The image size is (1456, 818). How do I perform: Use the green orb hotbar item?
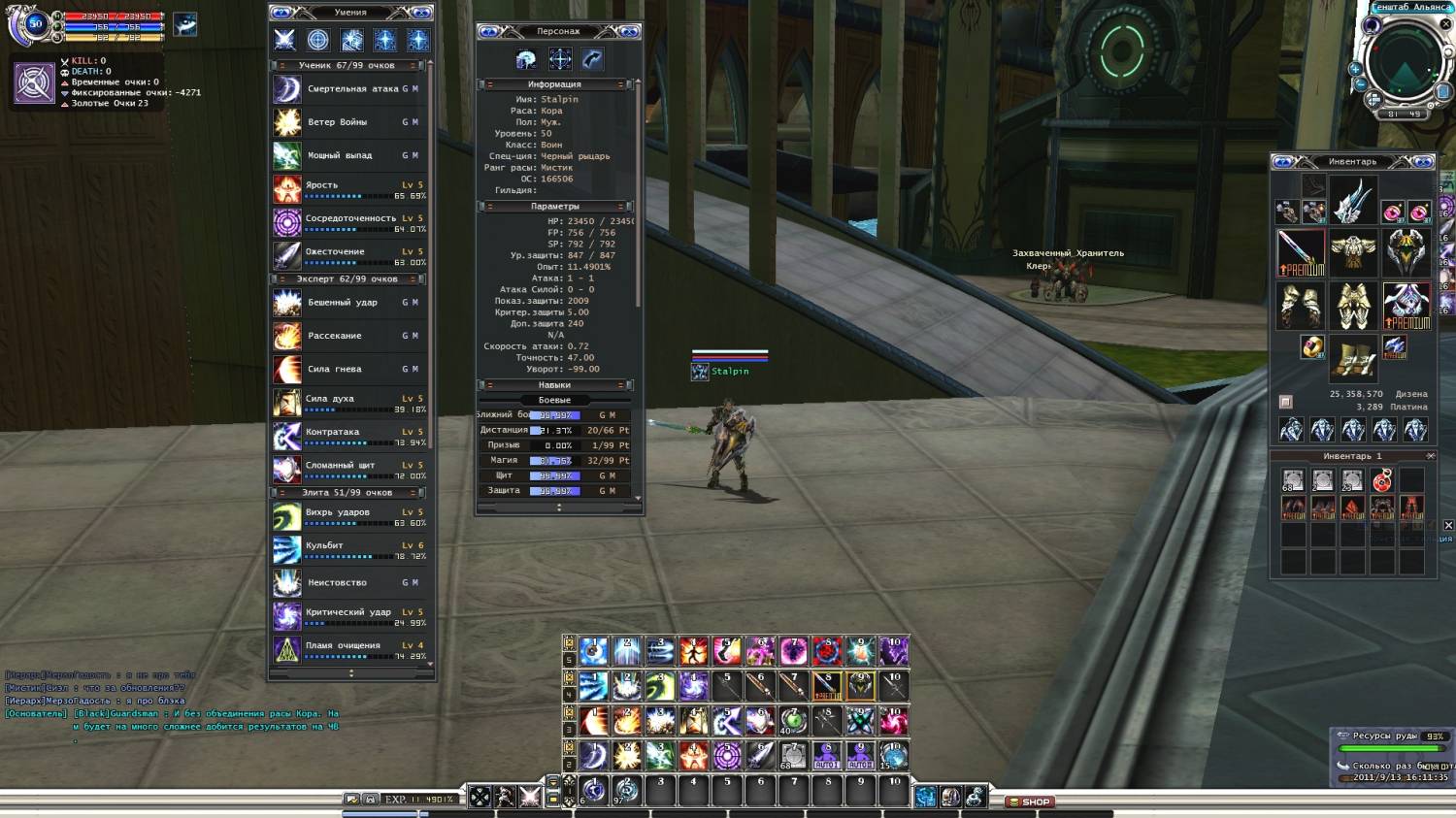point(793,721)
